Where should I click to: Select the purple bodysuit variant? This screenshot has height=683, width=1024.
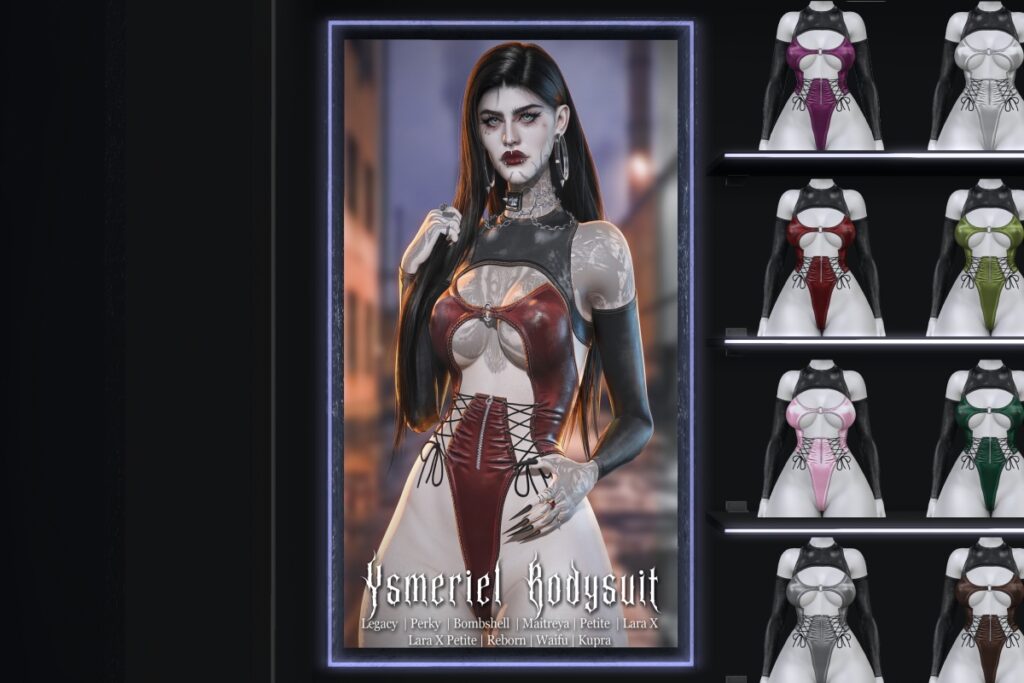[820, 80]
